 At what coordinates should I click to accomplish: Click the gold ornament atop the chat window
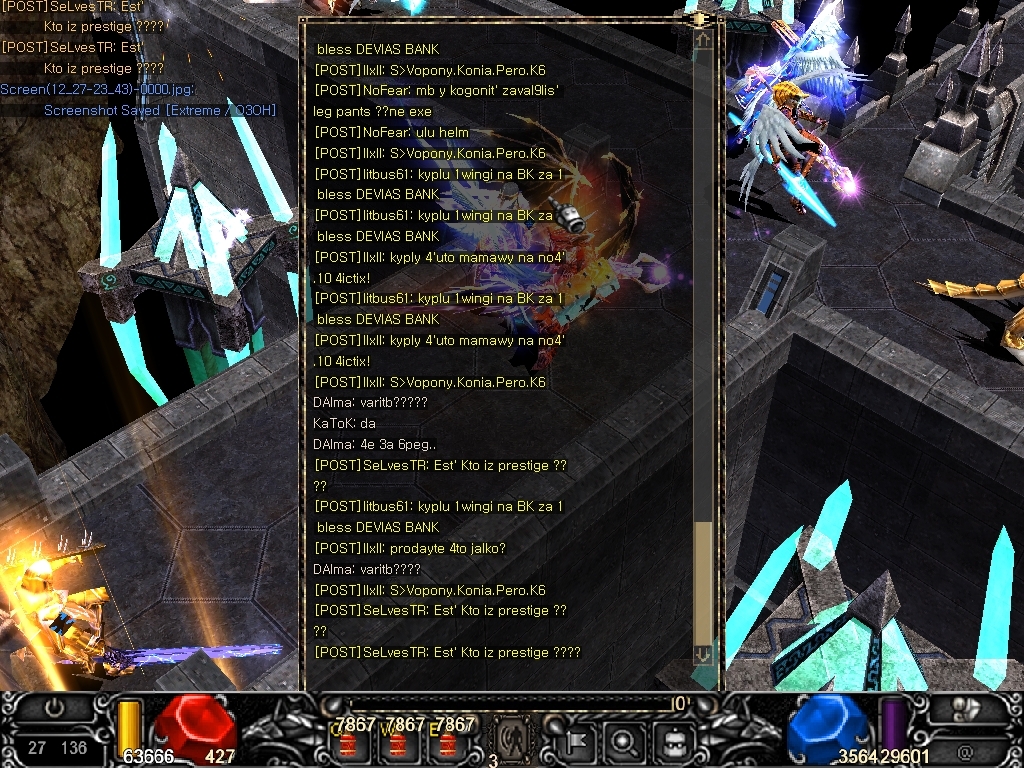coord(699,18)
